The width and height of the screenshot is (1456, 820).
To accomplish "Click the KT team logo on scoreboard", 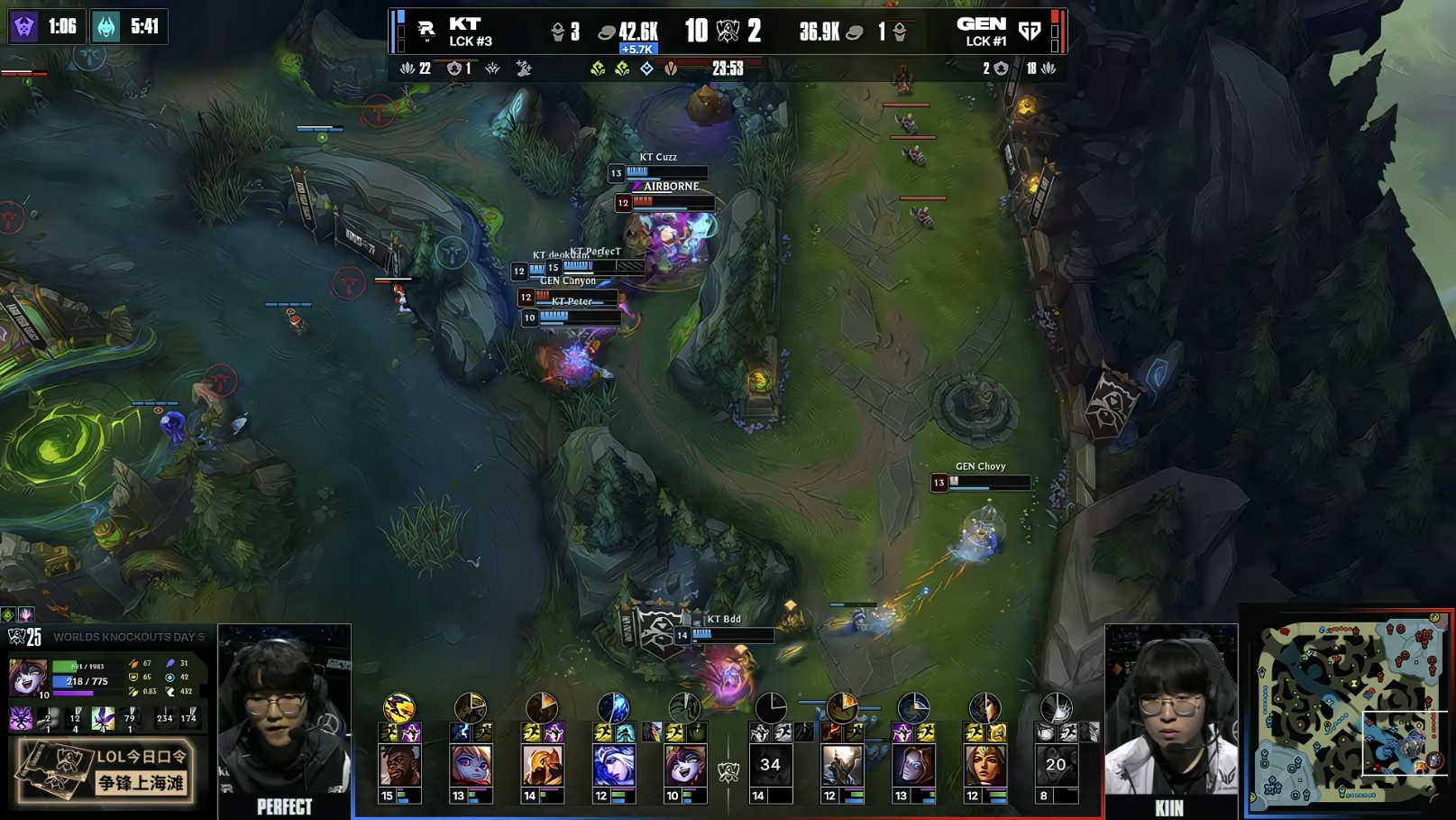I will pyautogui.click(x=426, y=32).
